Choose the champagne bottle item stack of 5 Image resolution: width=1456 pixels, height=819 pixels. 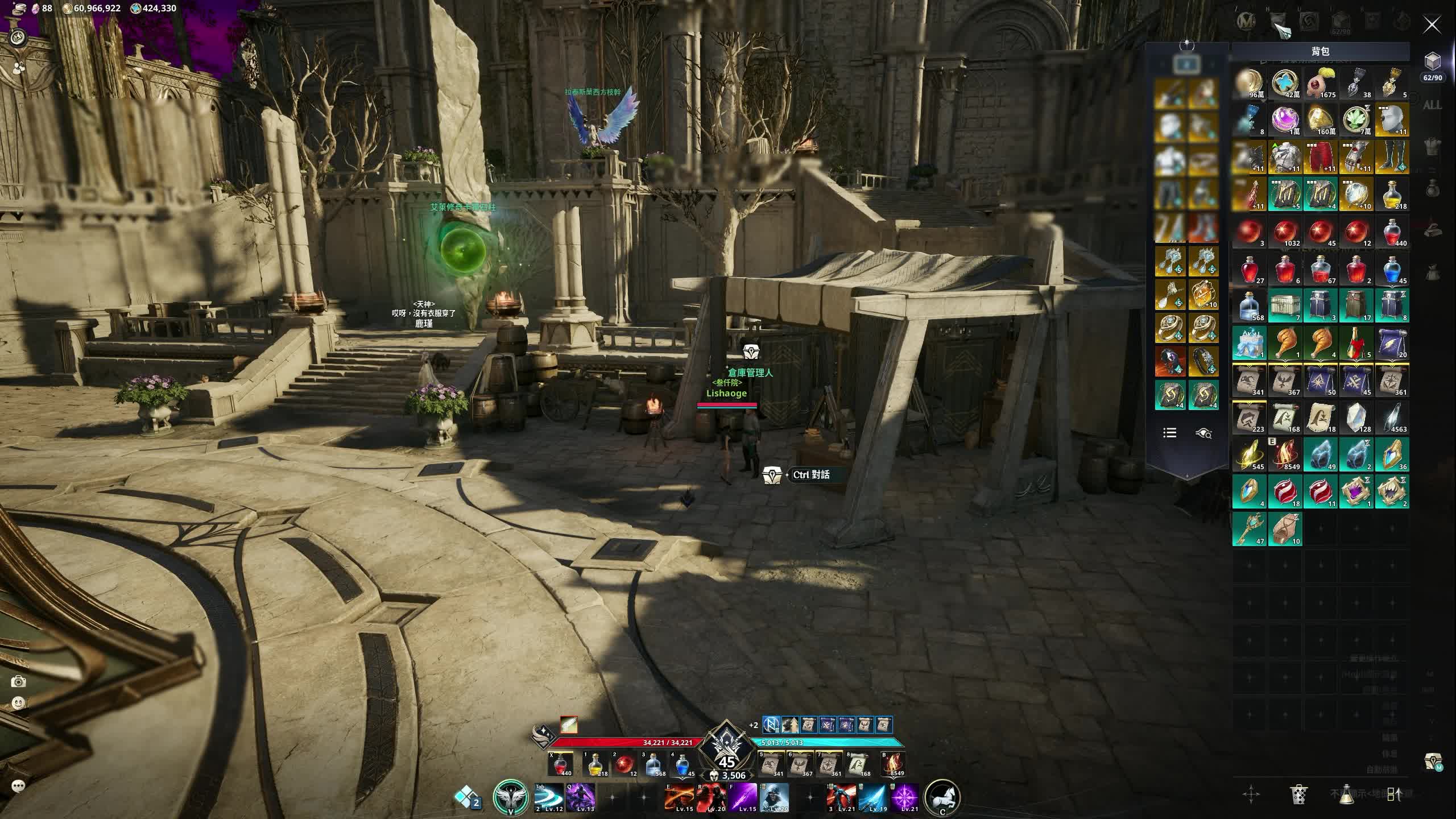[1356, 343]
